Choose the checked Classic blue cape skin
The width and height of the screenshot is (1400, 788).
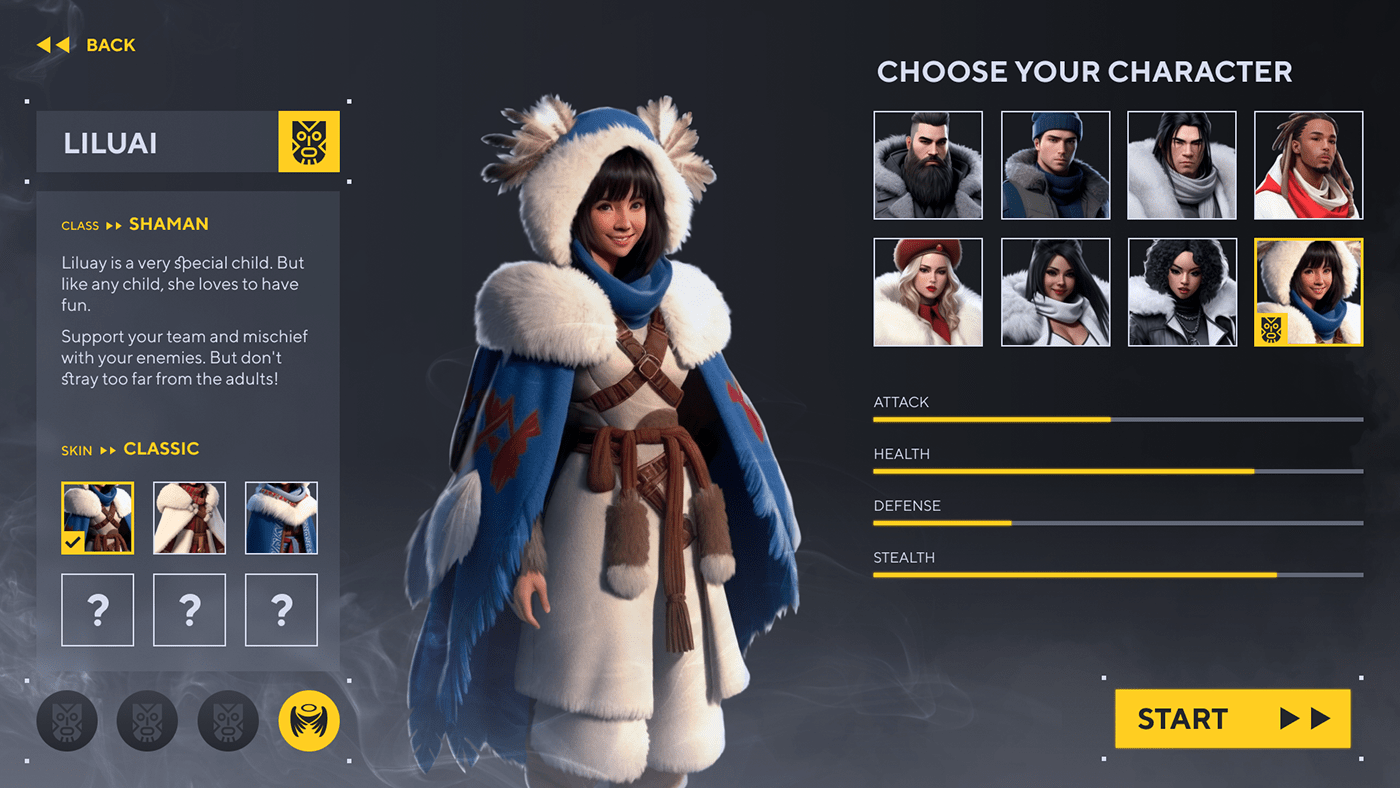[x=97, y=518]
